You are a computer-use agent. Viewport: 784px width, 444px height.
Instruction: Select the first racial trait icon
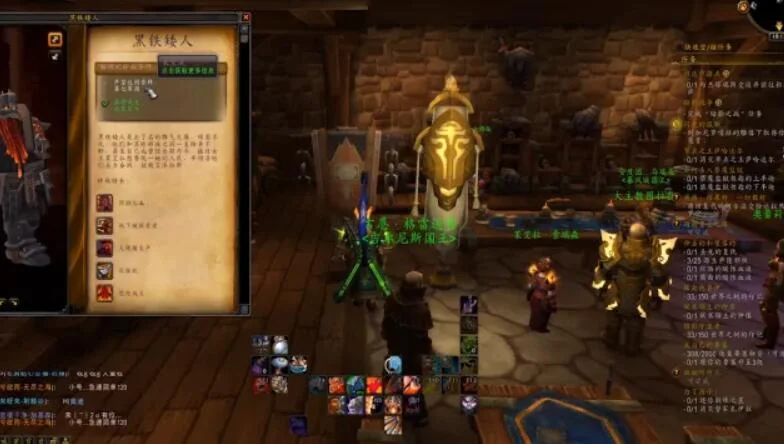105,203
